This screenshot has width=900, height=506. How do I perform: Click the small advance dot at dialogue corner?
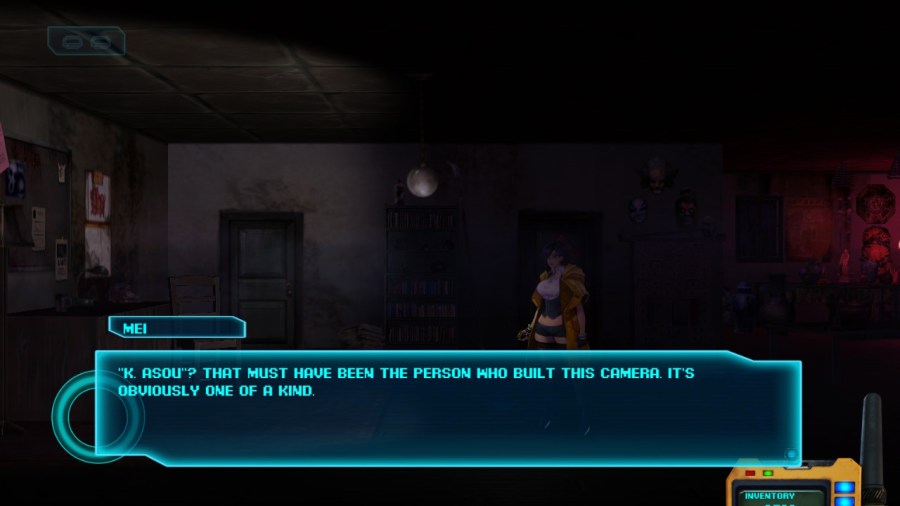click(791, 455)
